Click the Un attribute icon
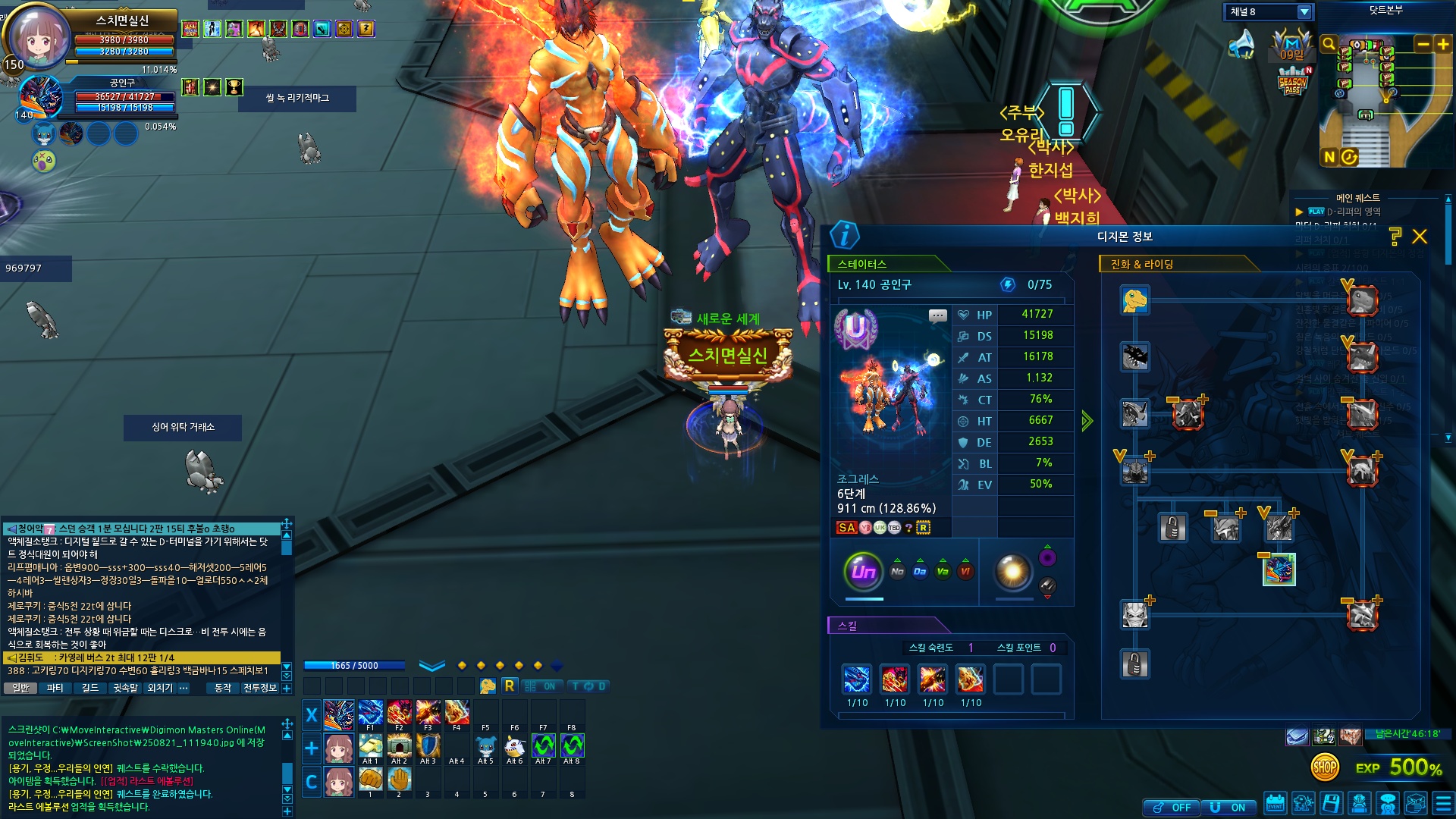The height and width of the screenshot is (819, 1456). click(863, 572)
